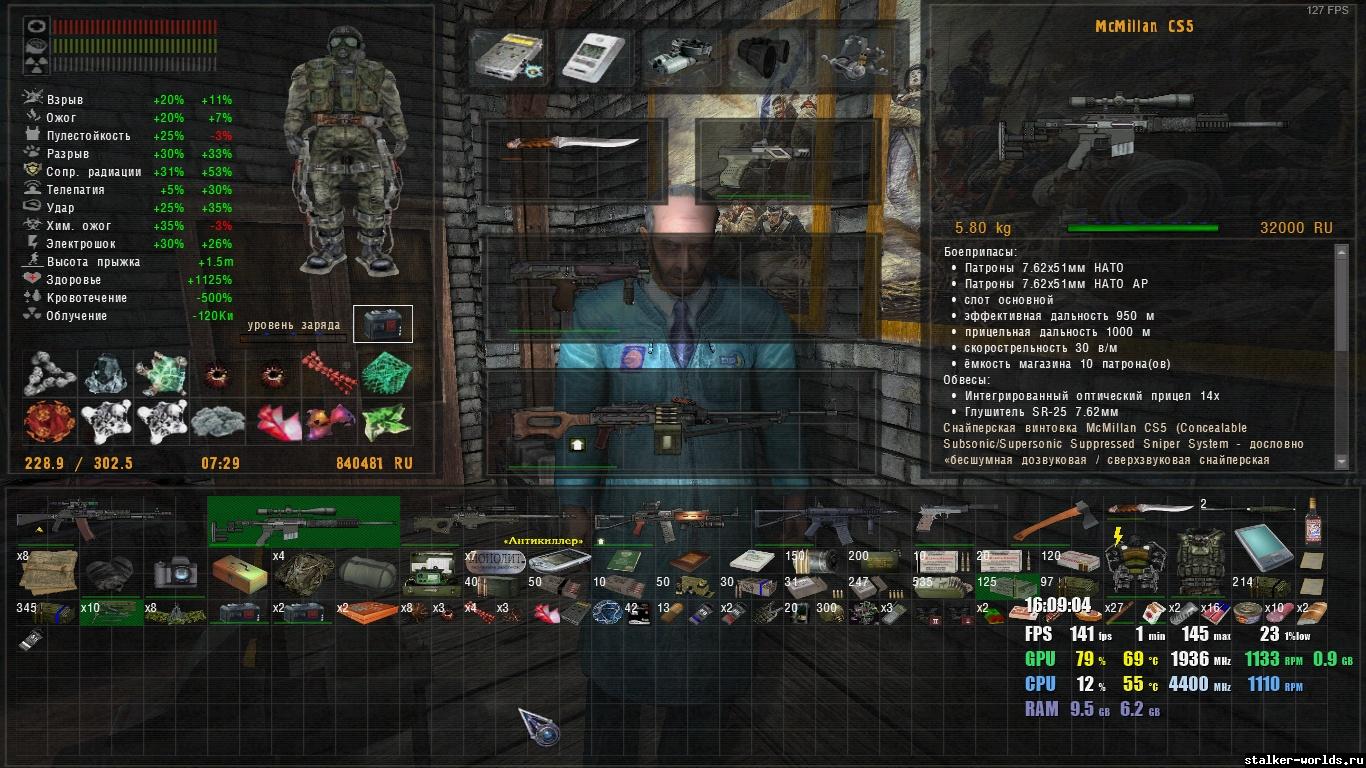Viewport: 1366px width, 768px height.
Task: Click the white handheld meter device slot
Action: (593, 57)
